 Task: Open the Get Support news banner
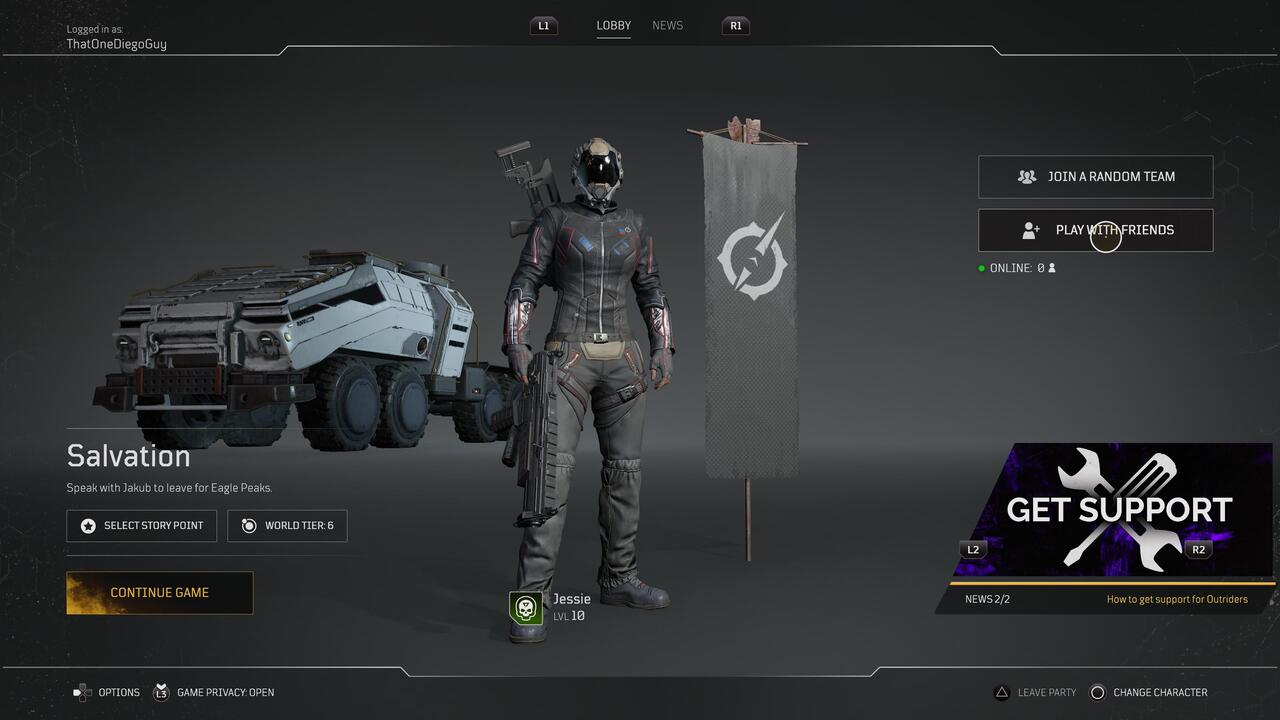pos(1110,510)
